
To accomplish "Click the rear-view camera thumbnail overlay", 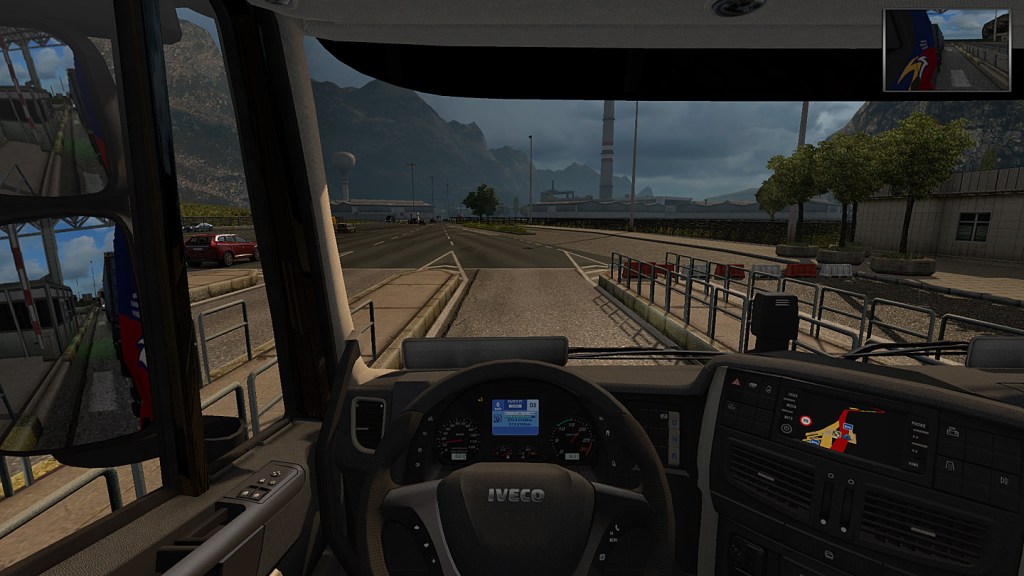I will click(x=946, y=50).
